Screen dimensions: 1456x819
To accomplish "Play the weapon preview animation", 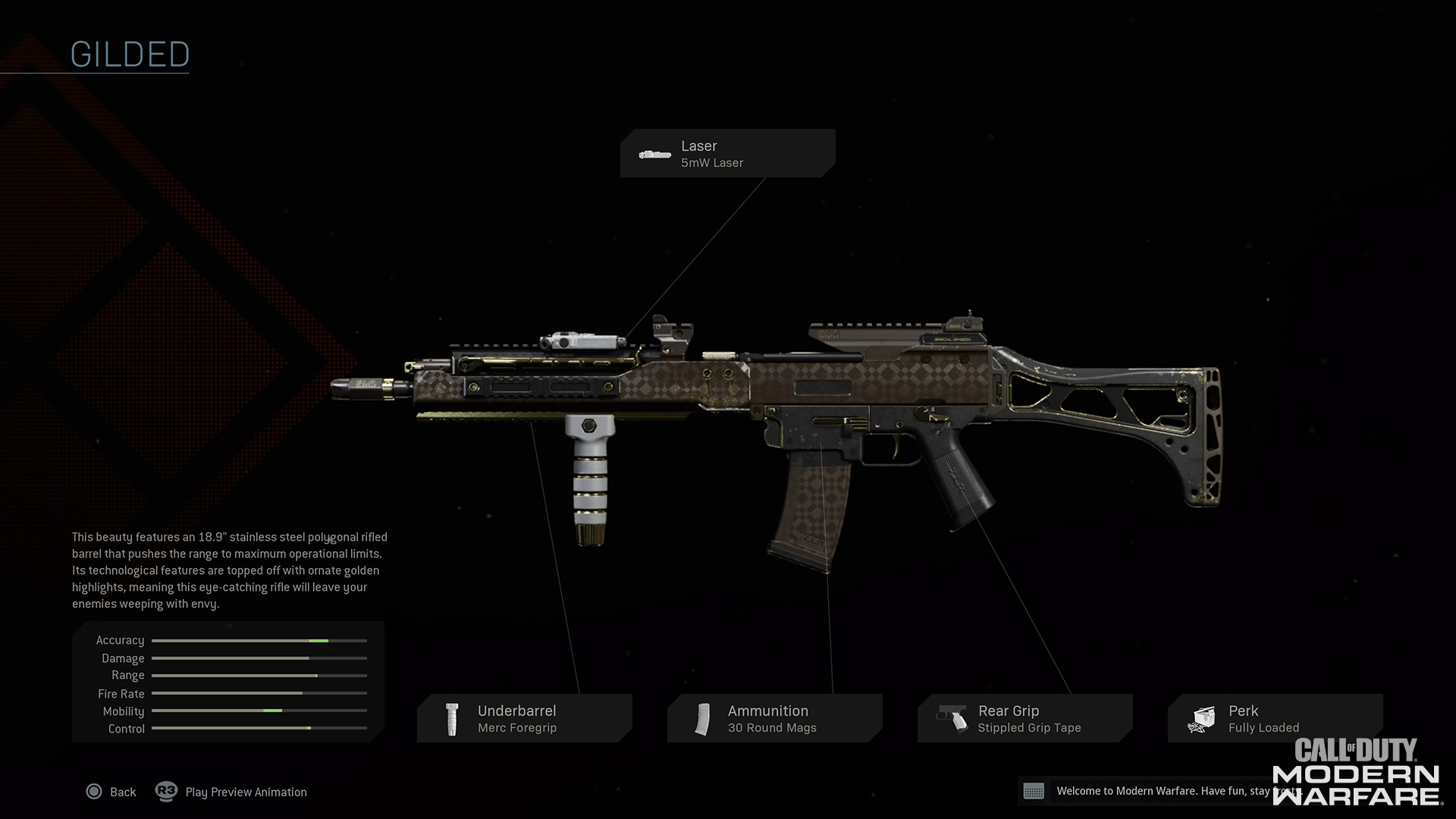I will coord(232,792).
